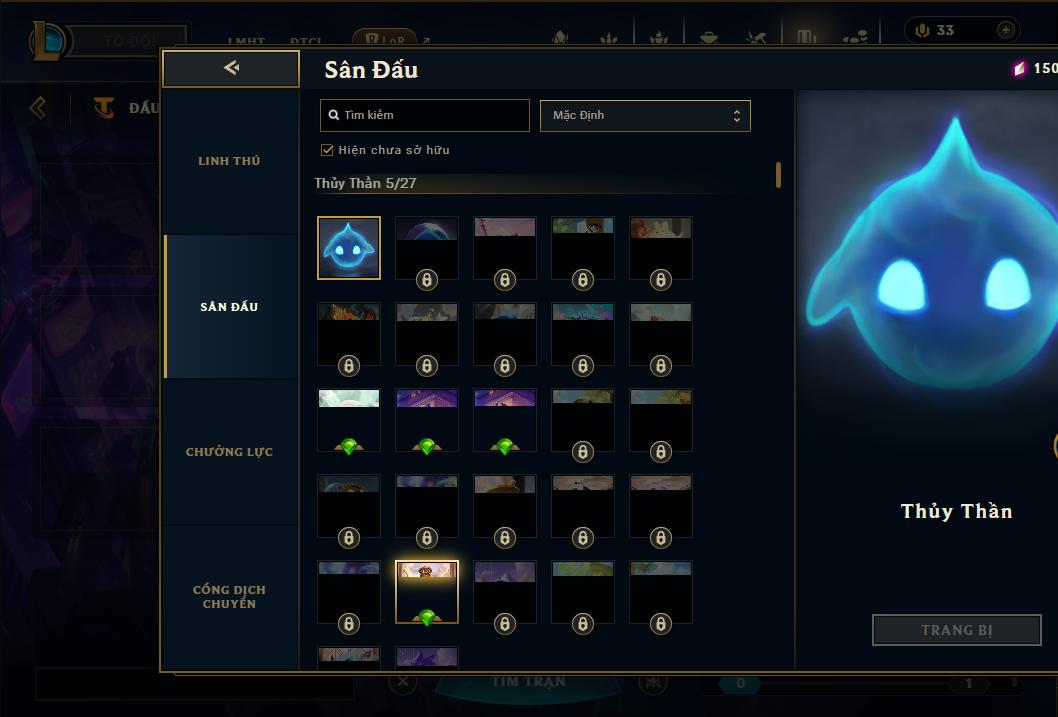Open the Chưởng Lực tab
1058x717 pixels.
229,452
